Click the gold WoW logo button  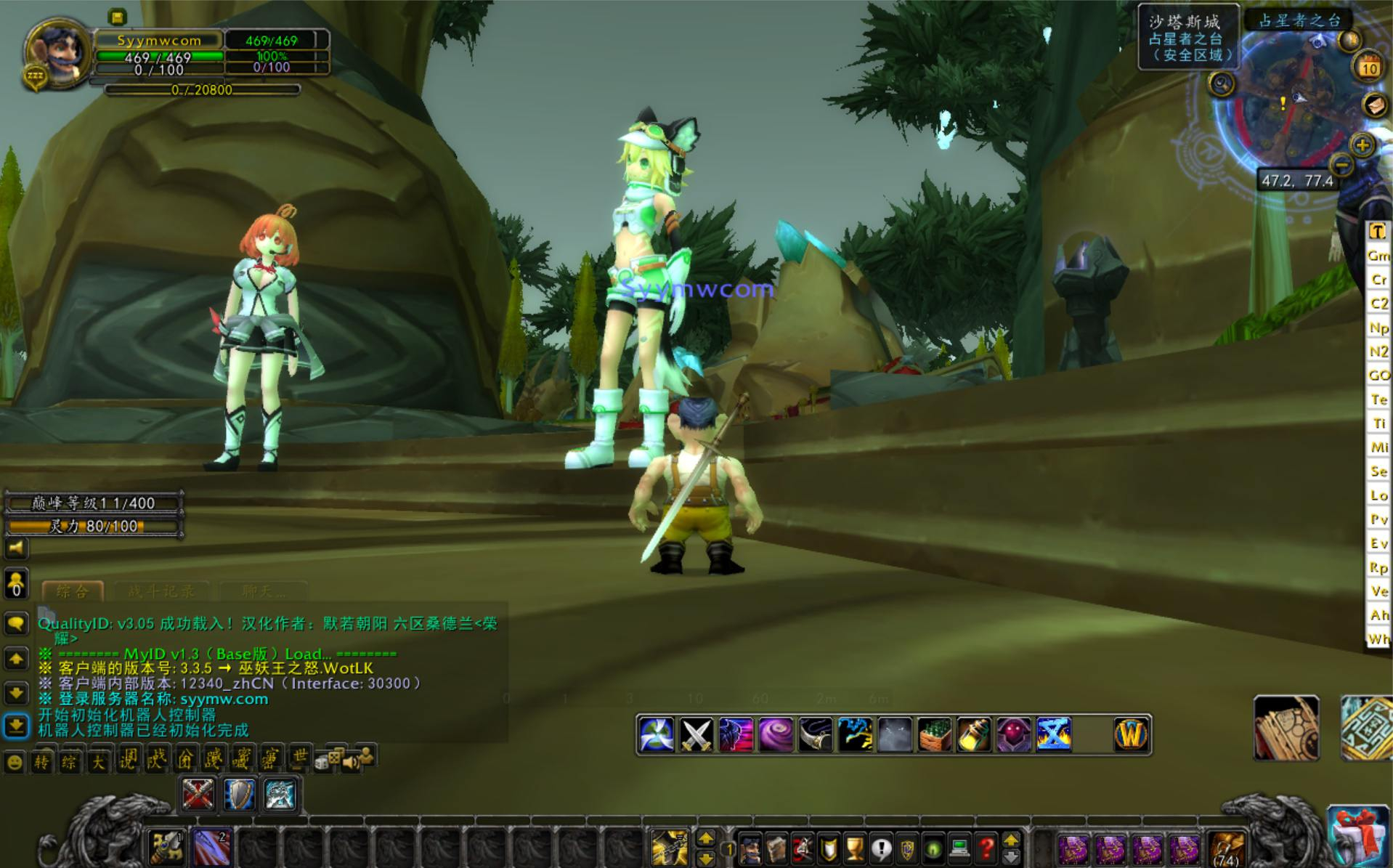coord(1131,735)
